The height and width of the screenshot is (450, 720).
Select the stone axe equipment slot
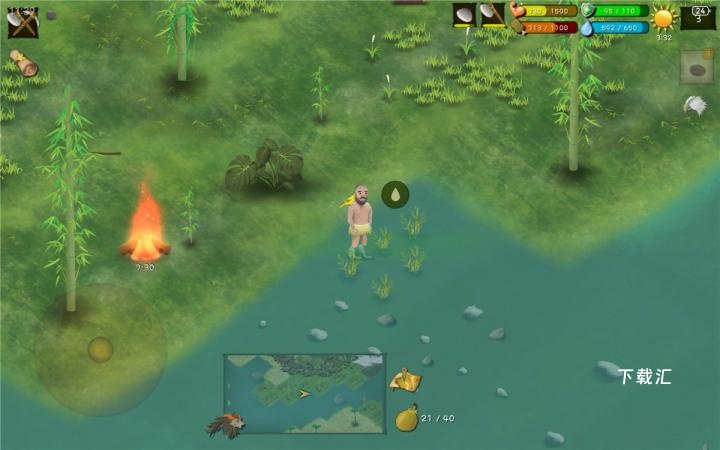tap(492, 15)
